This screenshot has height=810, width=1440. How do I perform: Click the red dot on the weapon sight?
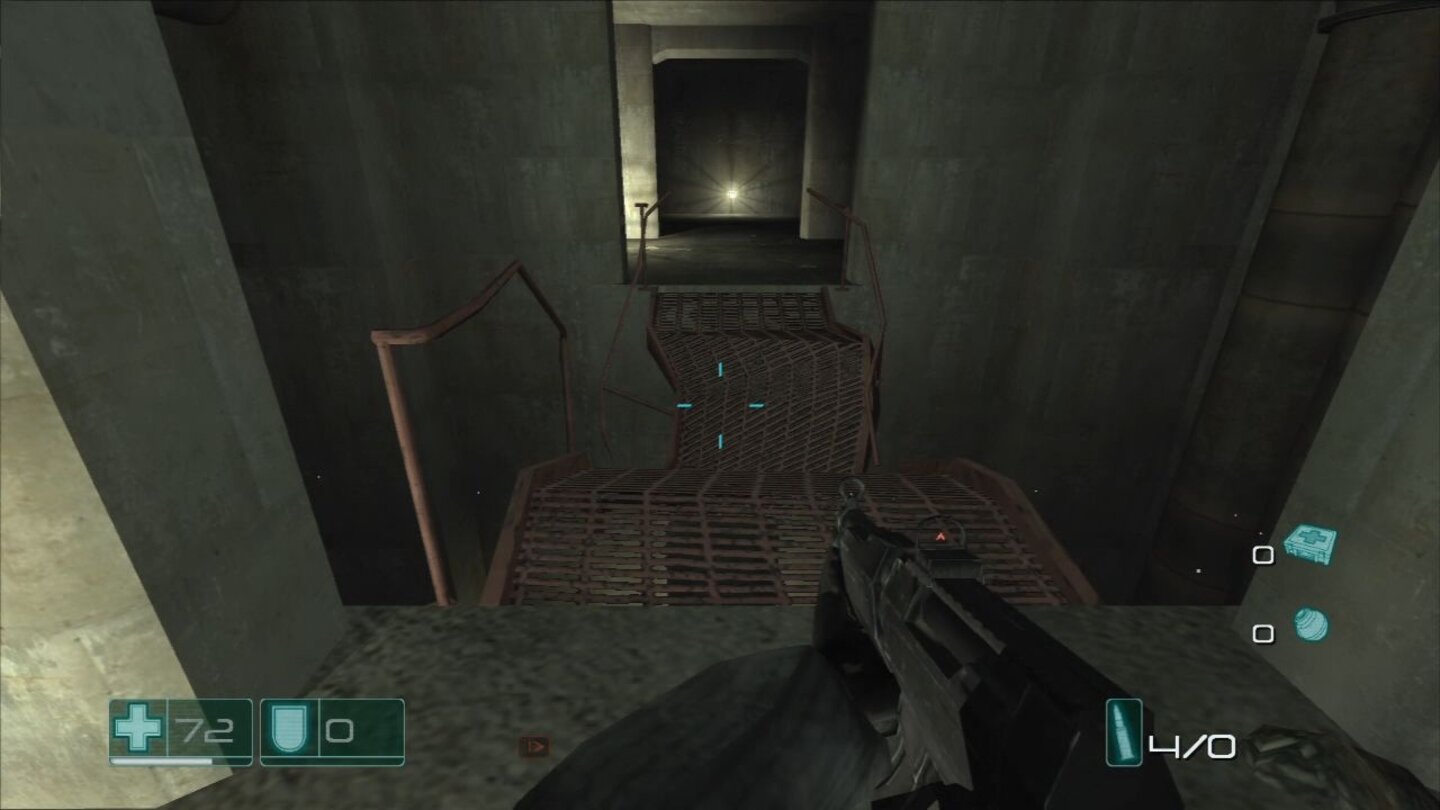click(940, 536)
